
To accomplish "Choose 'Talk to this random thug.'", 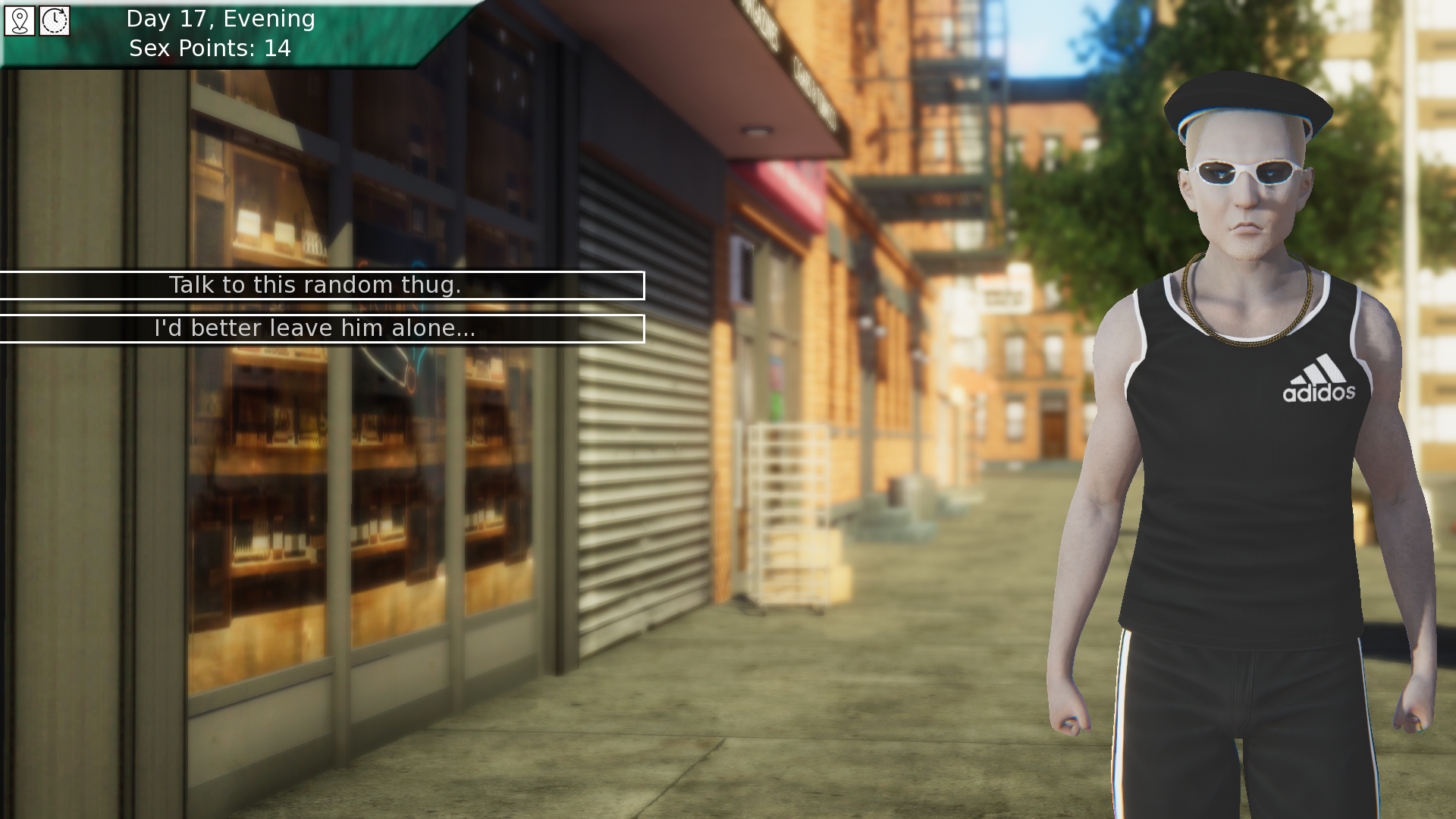I will pyautogui.click(x=315, y=285).
